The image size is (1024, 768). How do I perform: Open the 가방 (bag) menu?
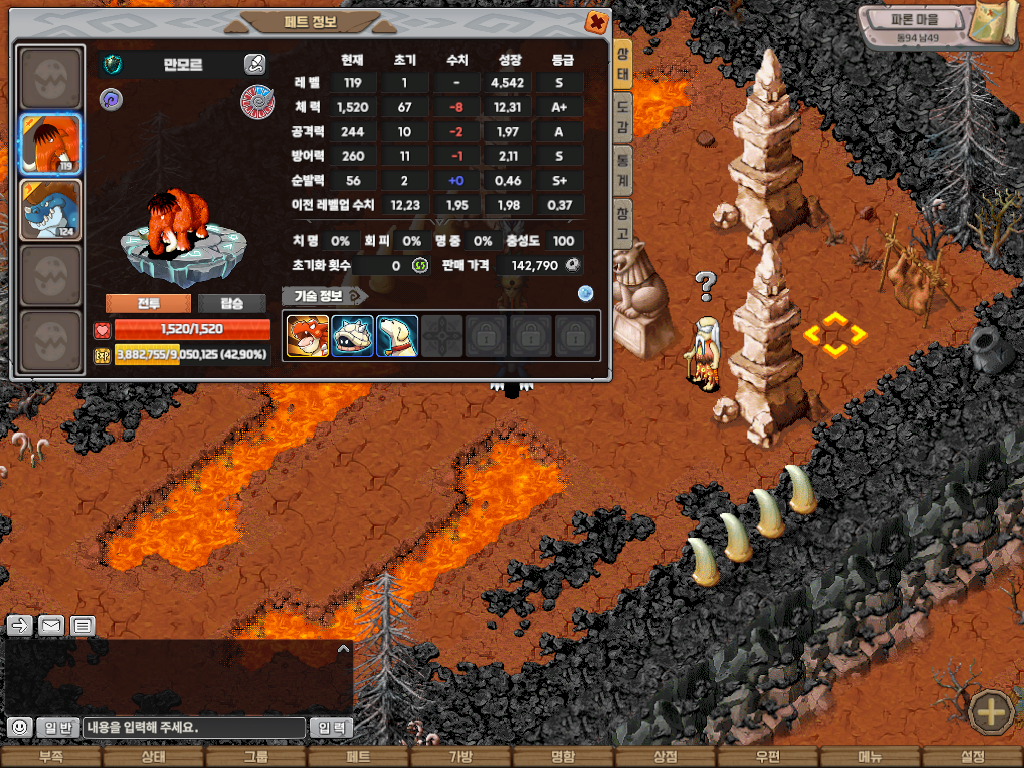[x=460, y=758]
